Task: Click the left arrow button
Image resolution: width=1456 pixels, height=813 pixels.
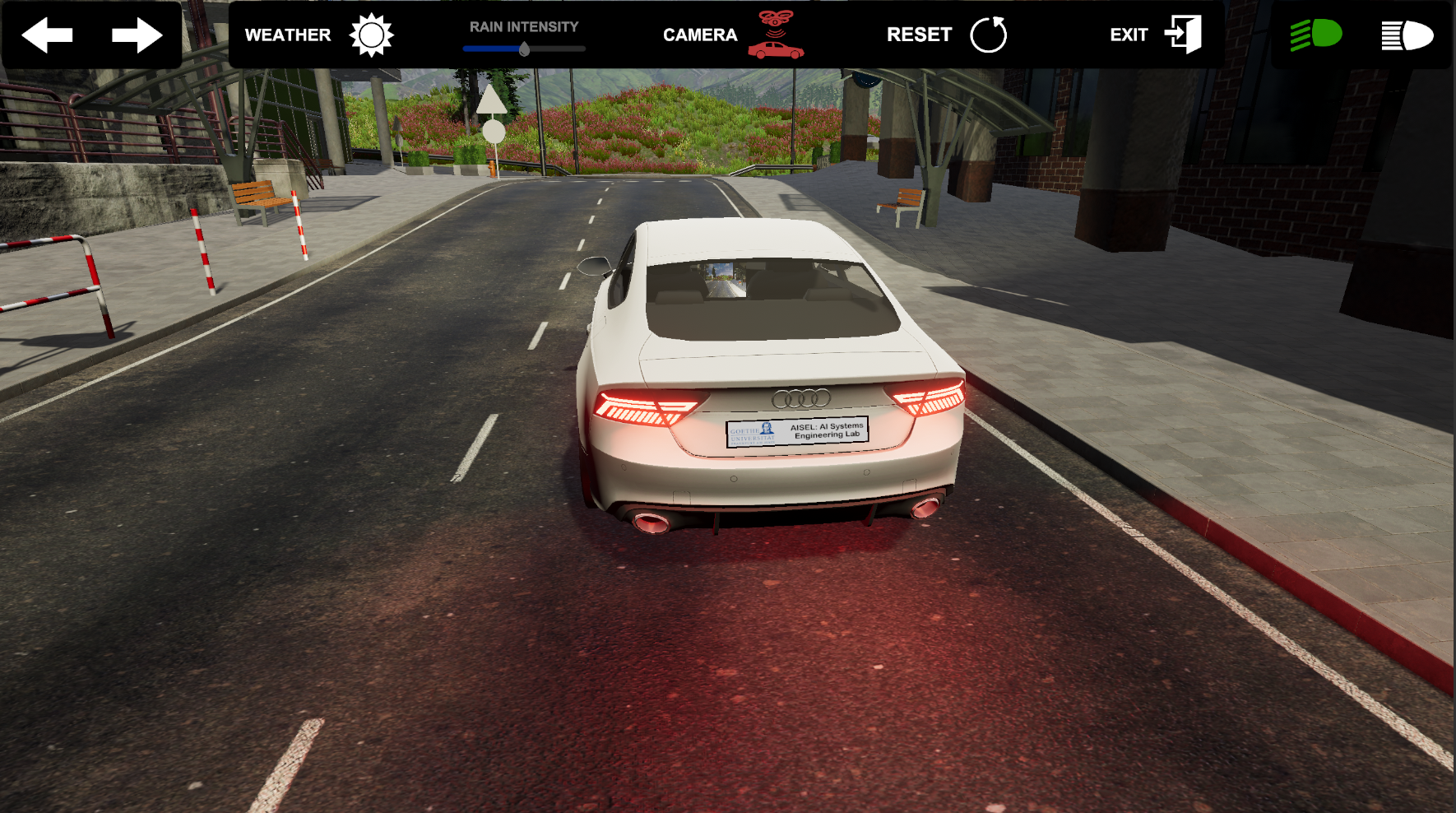Action: (x=47, y=35)
